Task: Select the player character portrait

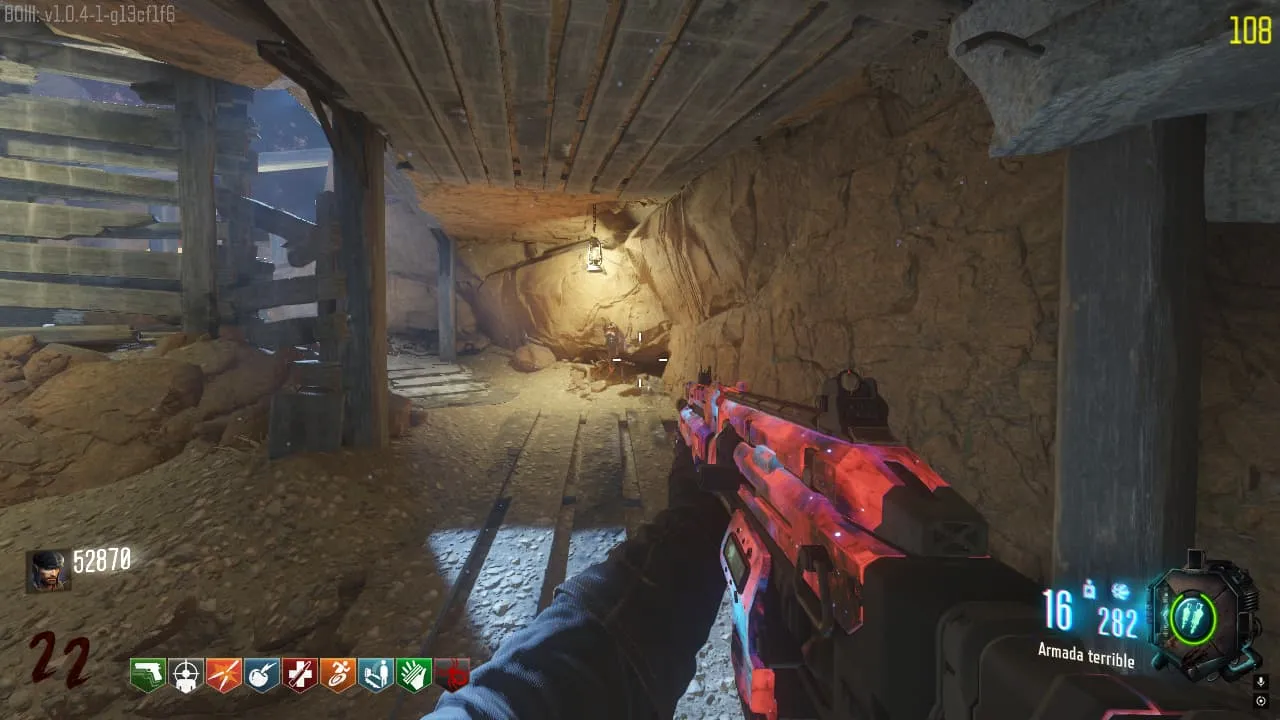Action: pos(48,571)
